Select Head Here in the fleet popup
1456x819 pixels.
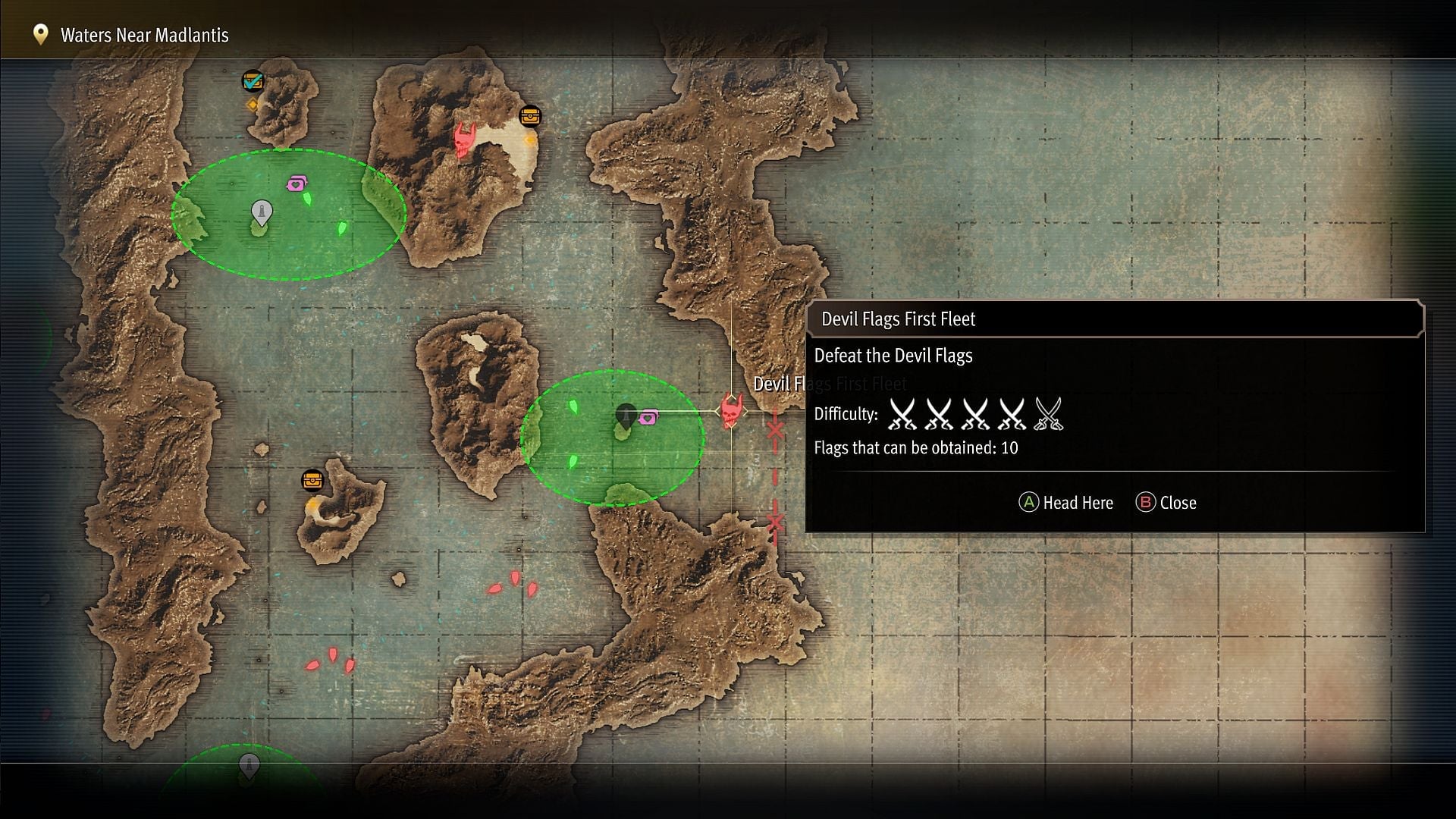pyautogui.click(x=1066, y=503)
